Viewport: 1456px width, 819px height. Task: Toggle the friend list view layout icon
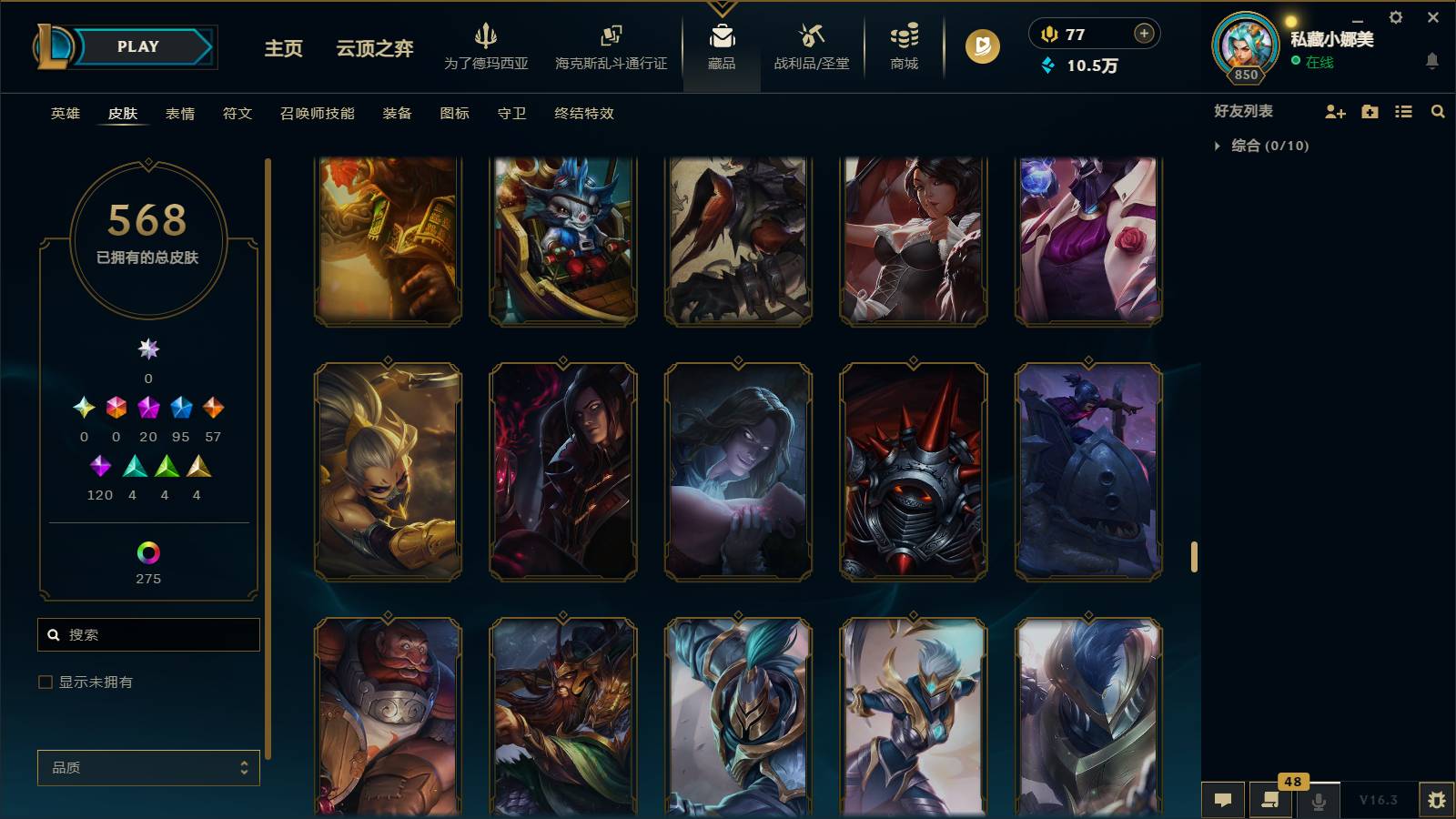(x=1404, y=111)
